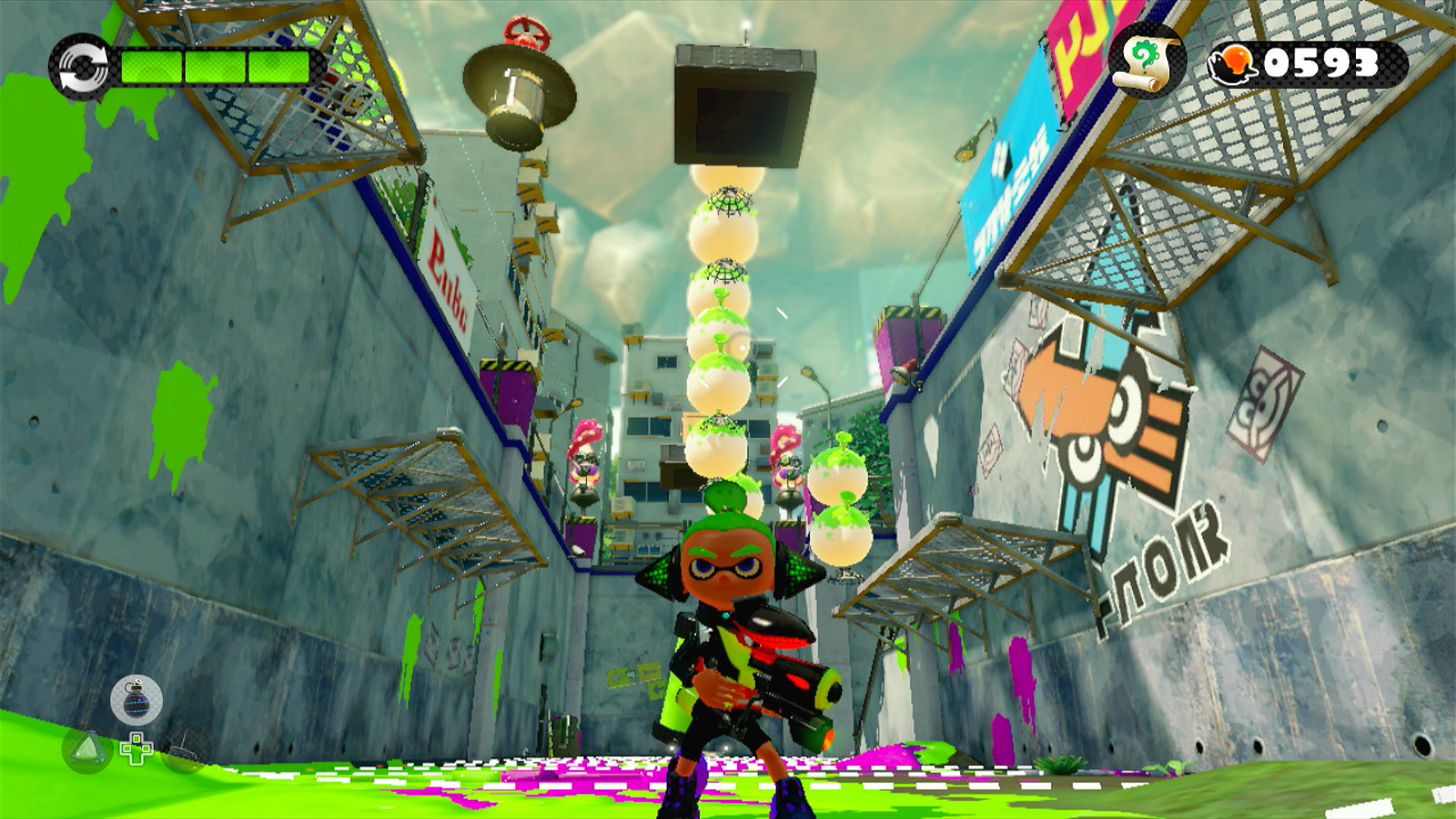Toggle the green ink refill meter segments
The width and height of the screenshot is (1456, 819).
point(215,66)
